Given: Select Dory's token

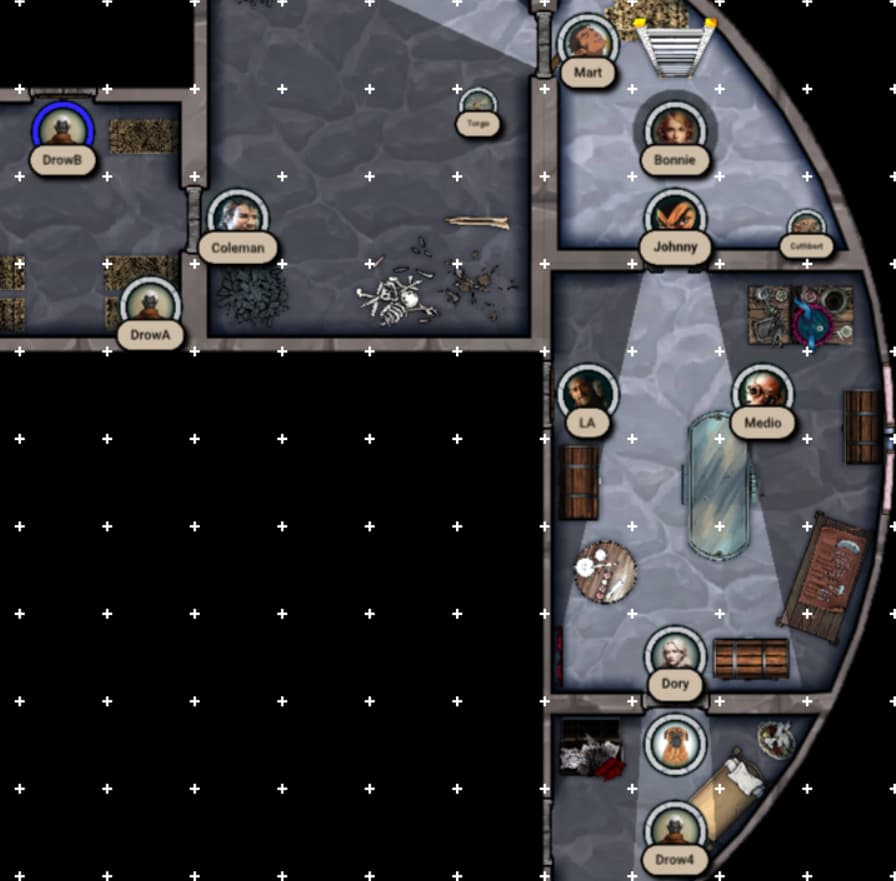Looking at the screenshot, I should tap(675, 656).
